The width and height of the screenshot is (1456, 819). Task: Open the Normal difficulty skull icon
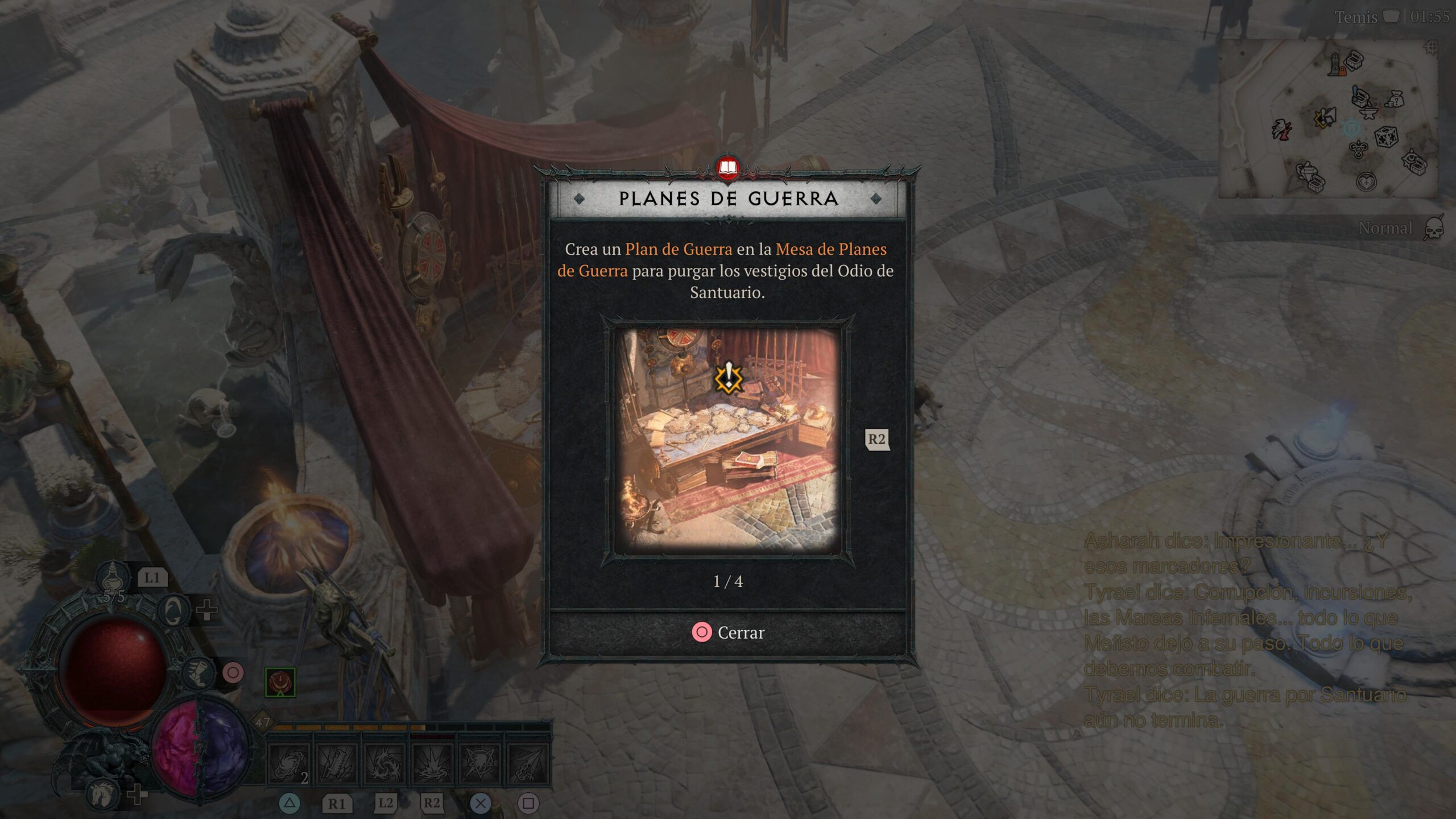[x=1433, y=229]
